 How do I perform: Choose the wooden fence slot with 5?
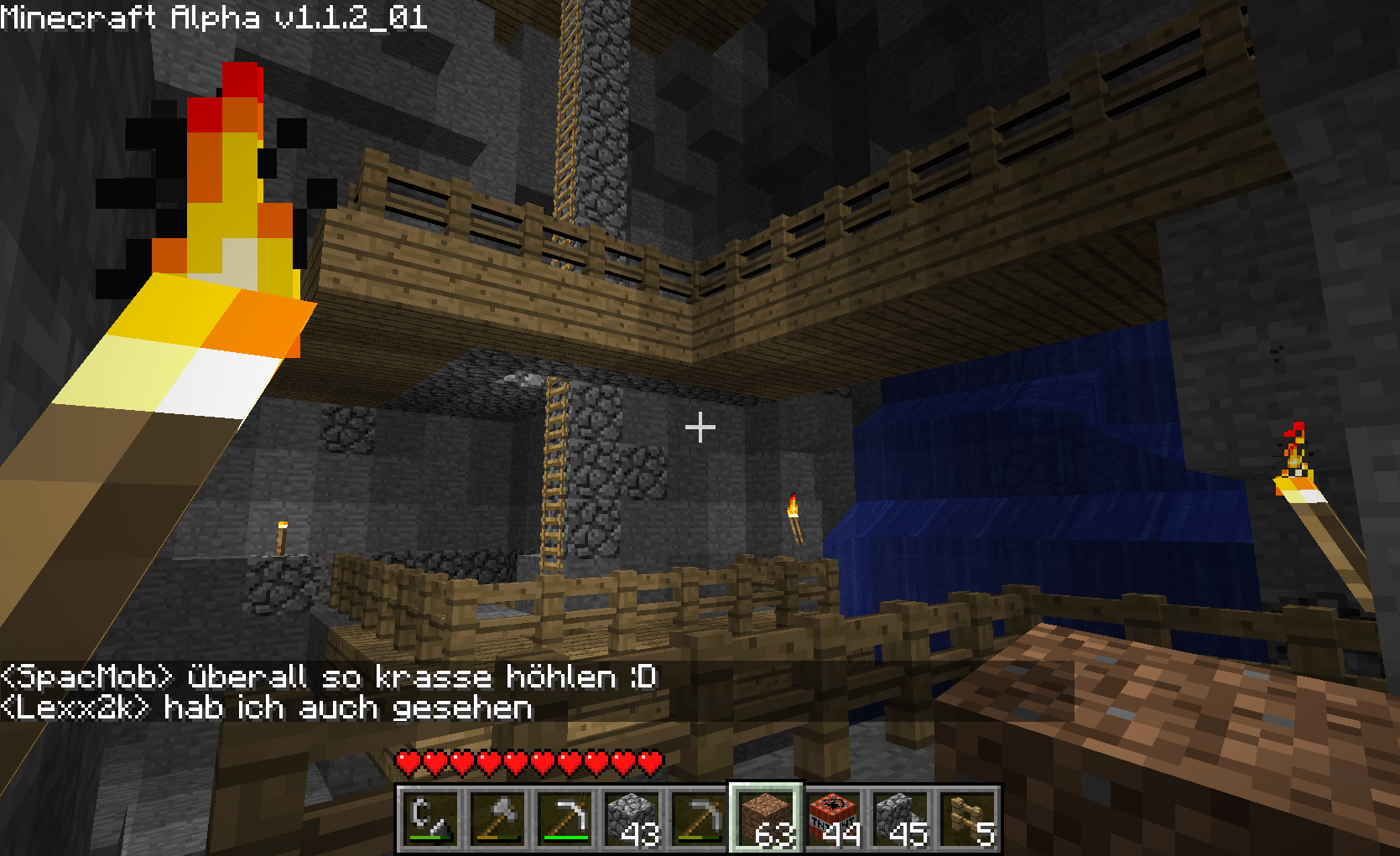point(967,818)
